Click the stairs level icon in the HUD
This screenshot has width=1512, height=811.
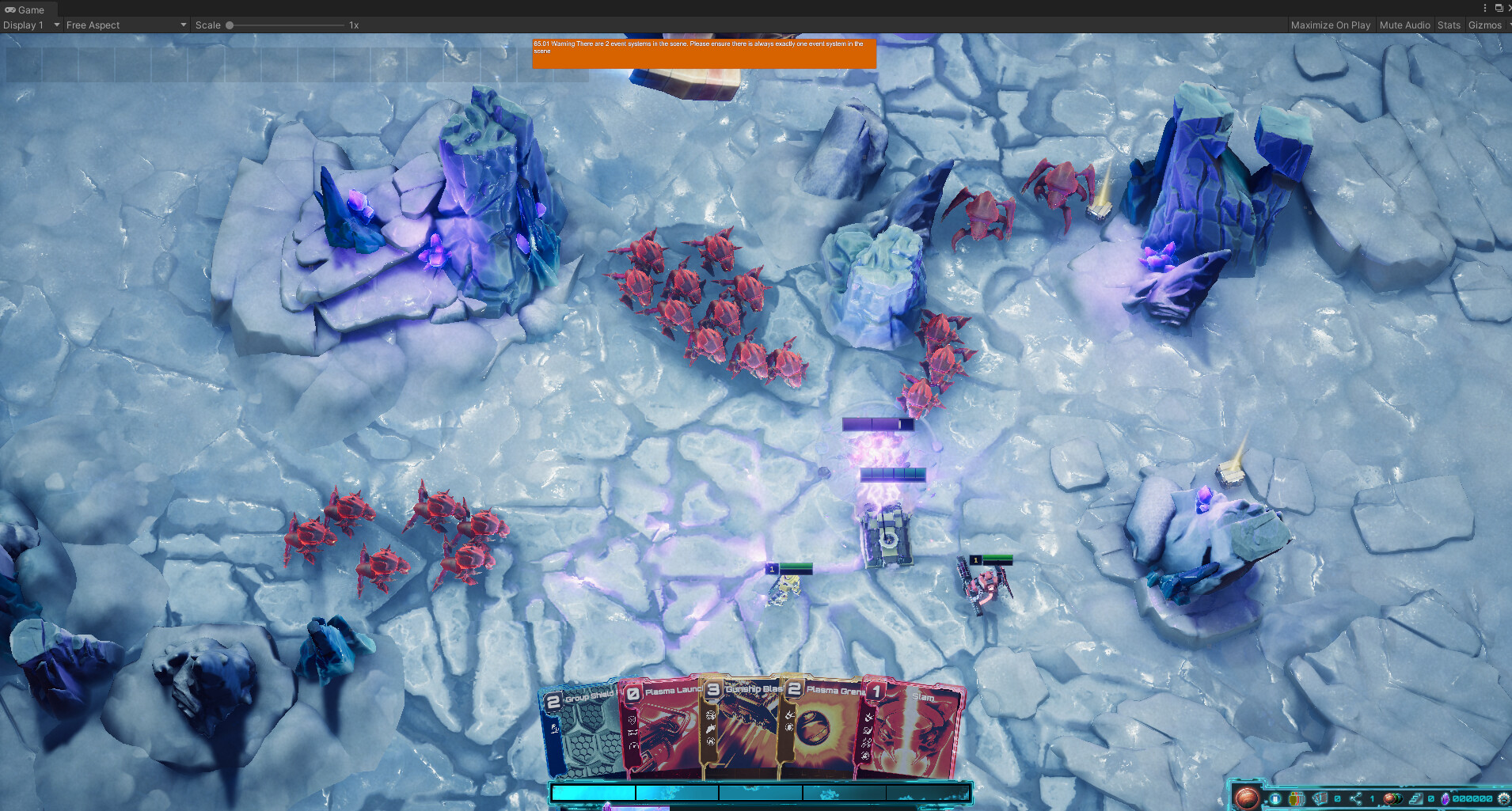tap(1416, 798)
